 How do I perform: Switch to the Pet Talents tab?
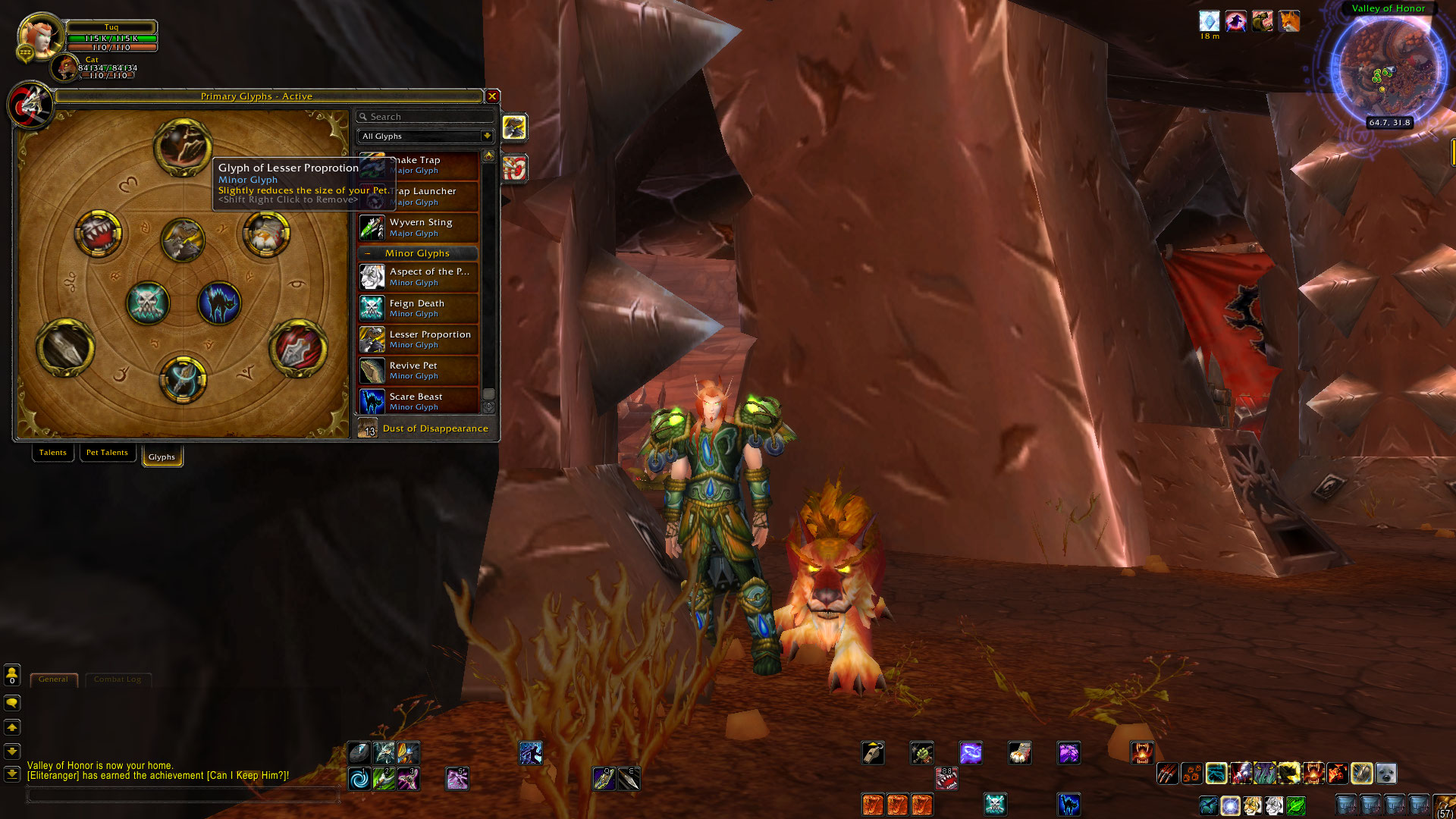107,452
